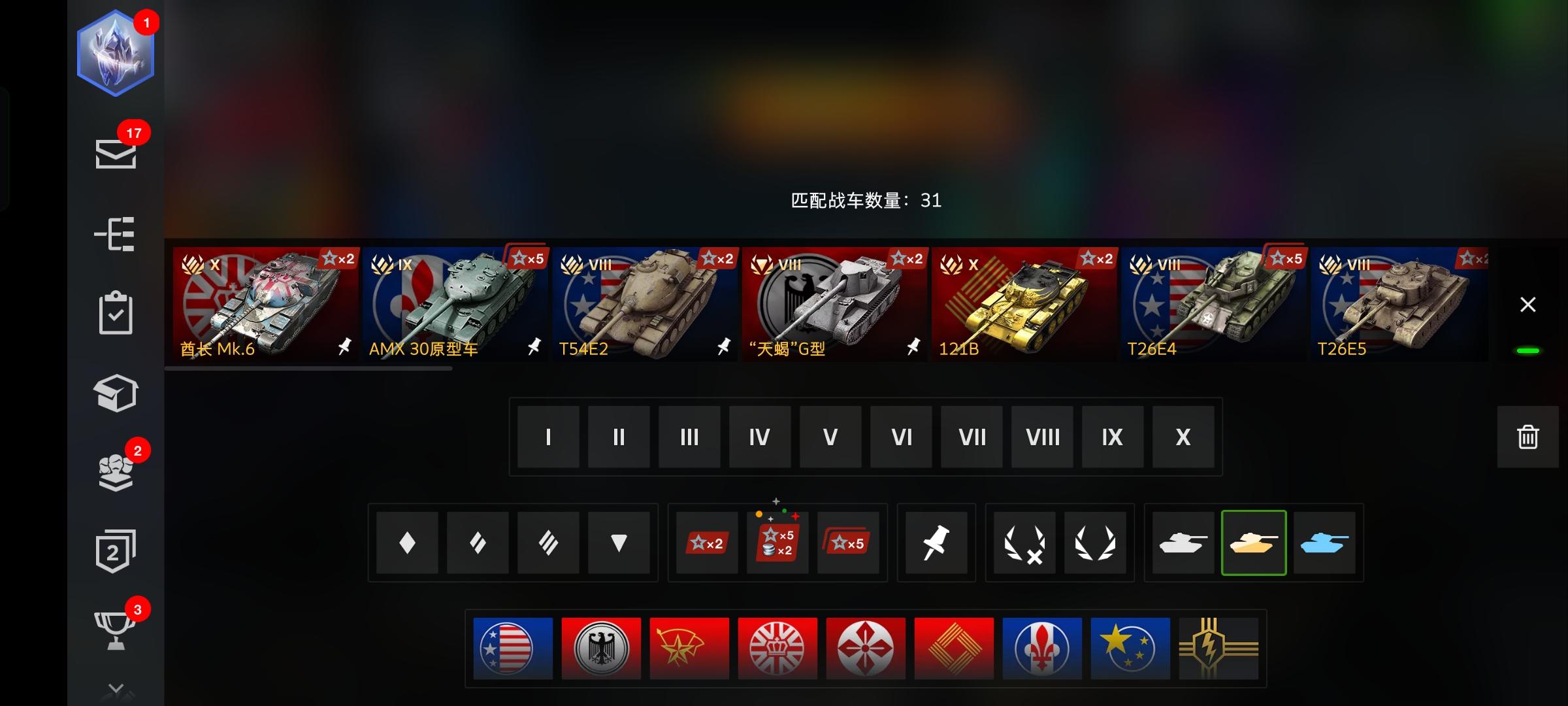Toggle the pinned vehicles filter
The height and width of the screenshot is (706, 1568).
(936, 543)
